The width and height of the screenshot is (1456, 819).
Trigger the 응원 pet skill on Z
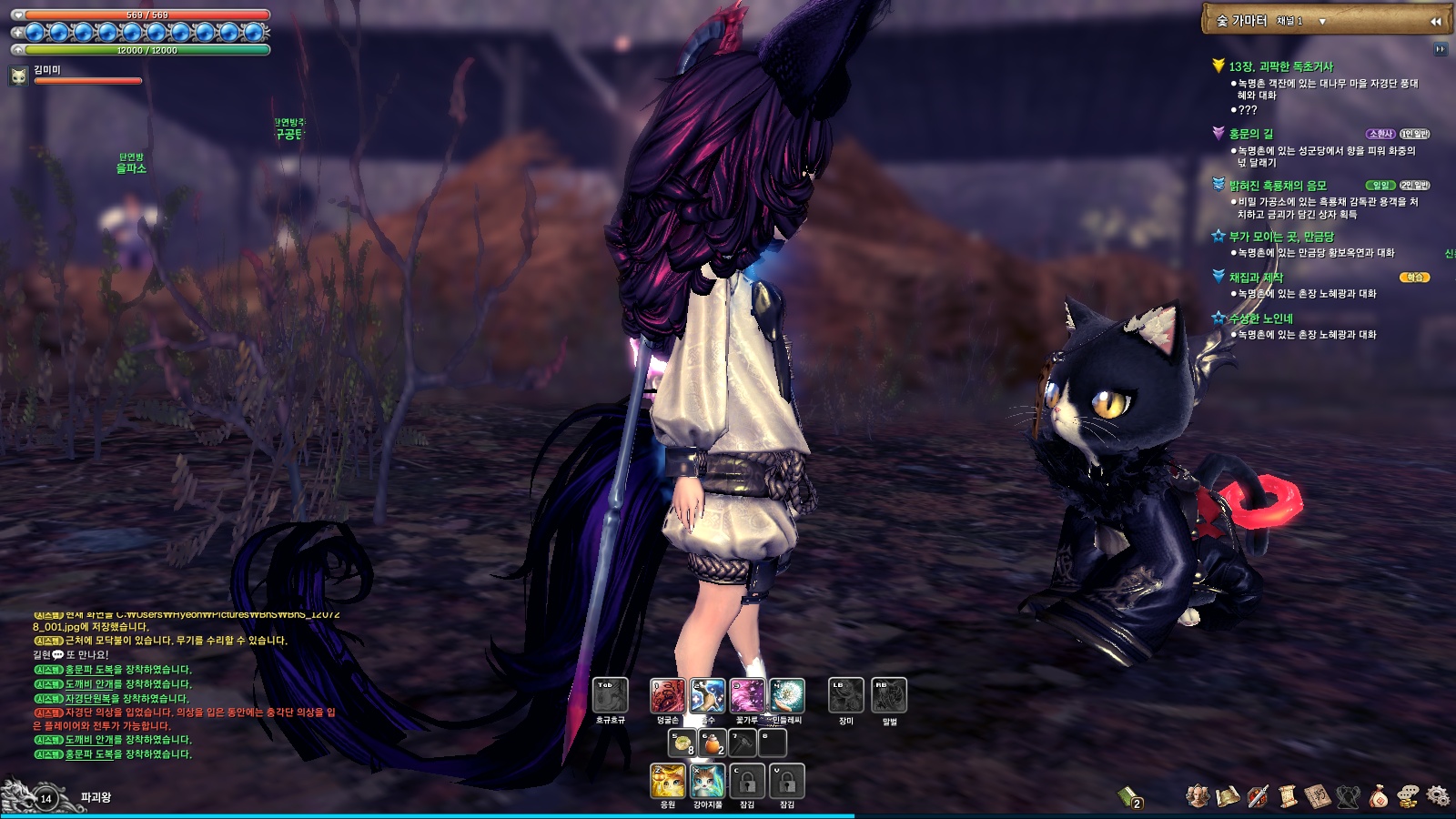pyautogui.click(x=668, y=782)
